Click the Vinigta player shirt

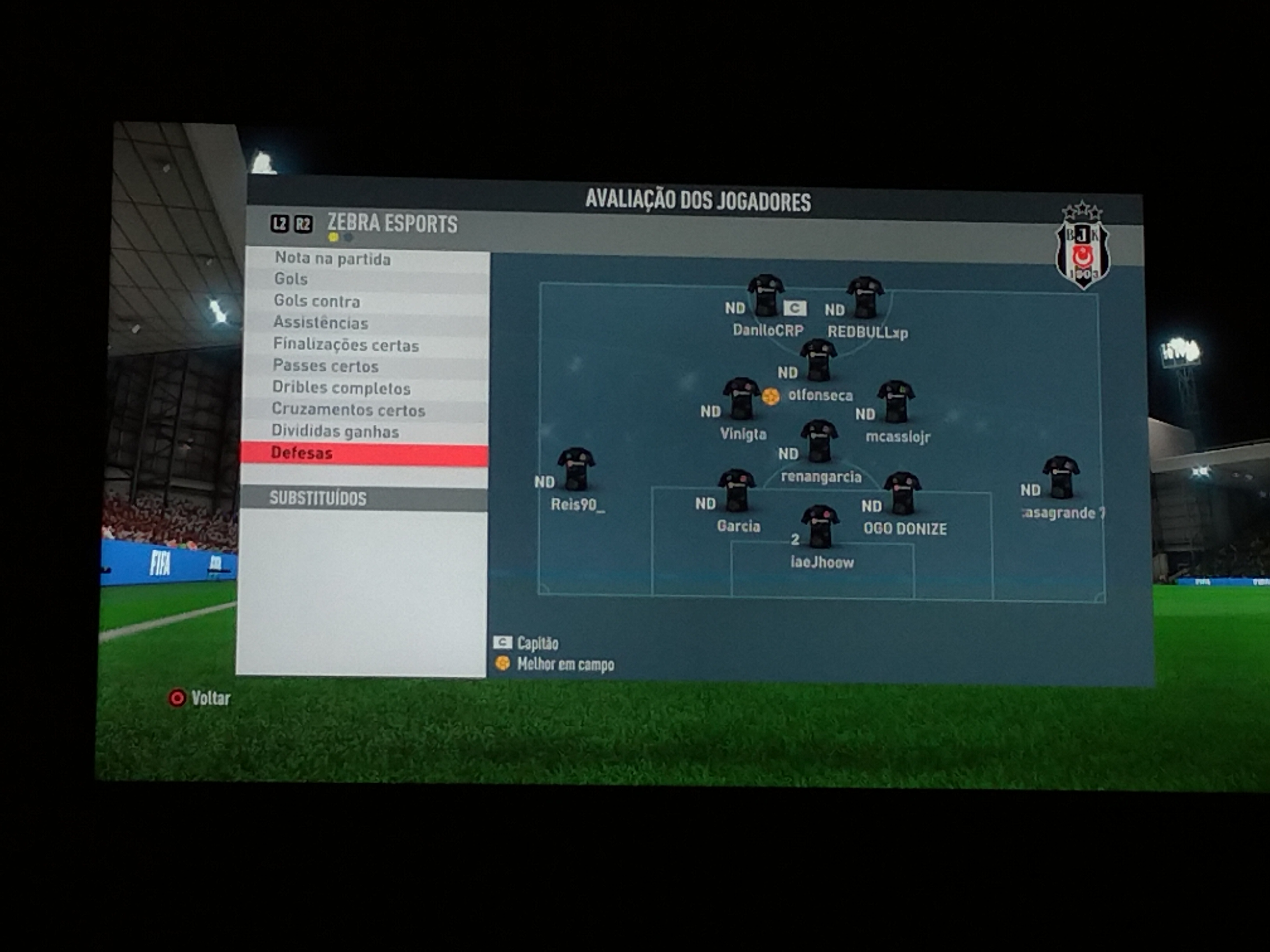[x=741, y=398]
